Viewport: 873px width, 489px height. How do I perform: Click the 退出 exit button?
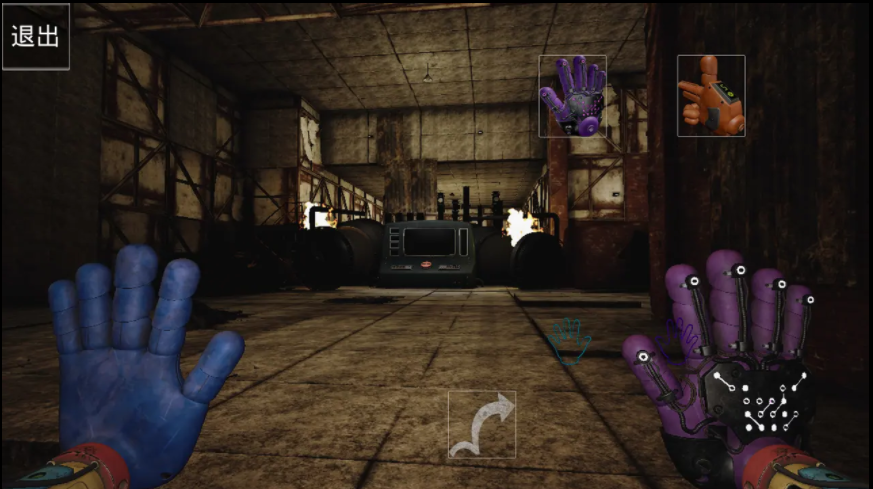coord(35,36)
